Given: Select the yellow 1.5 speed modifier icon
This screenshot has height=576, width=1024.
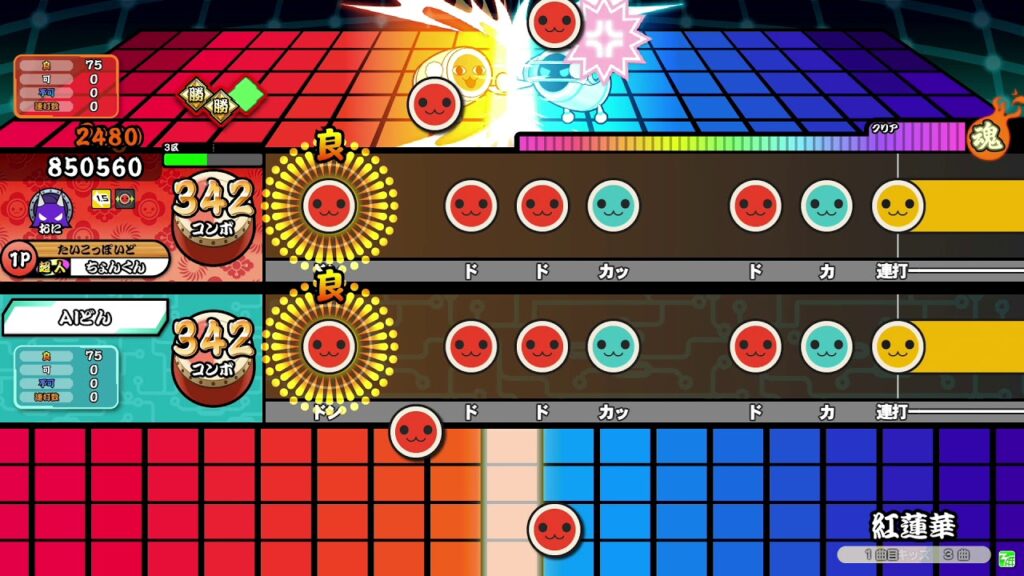Looking at the screenshot, I should 101,198.
